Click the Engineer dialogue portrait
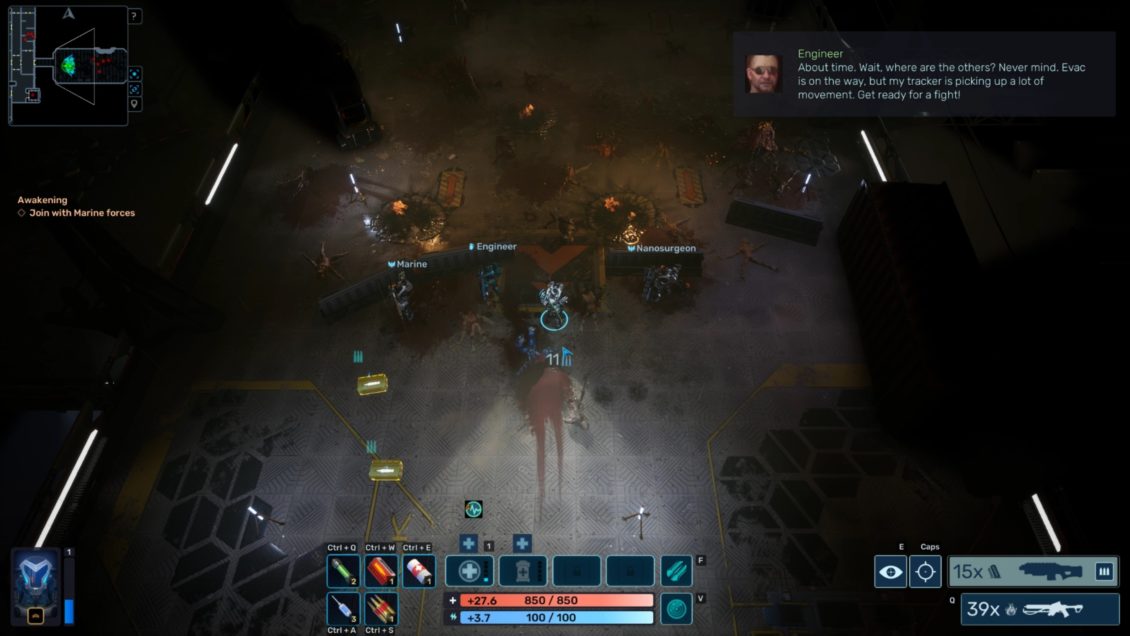1130x636 pixels. point(764,74)
